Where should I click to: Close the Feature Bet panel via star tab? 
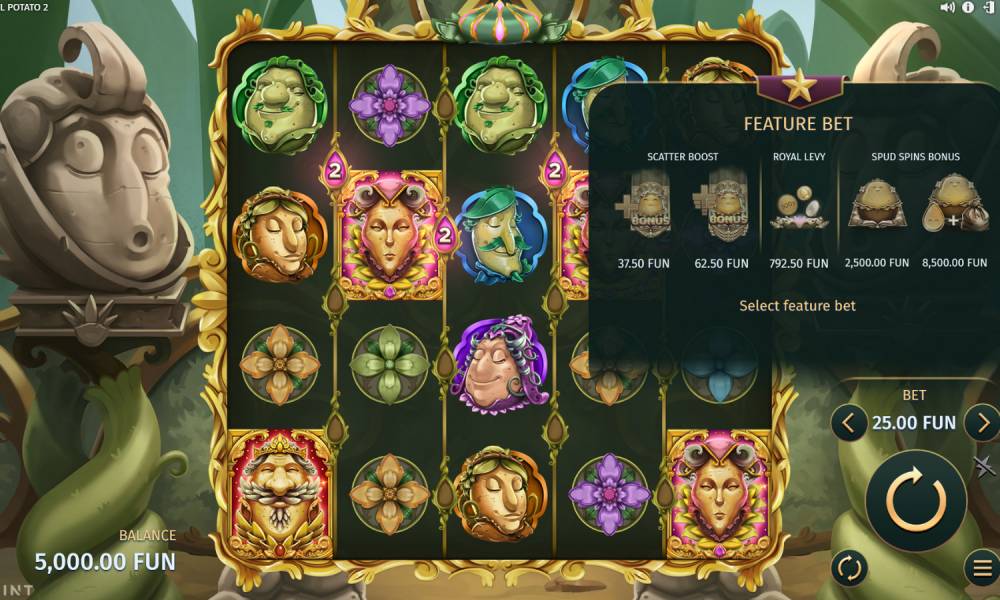[798, 88]
